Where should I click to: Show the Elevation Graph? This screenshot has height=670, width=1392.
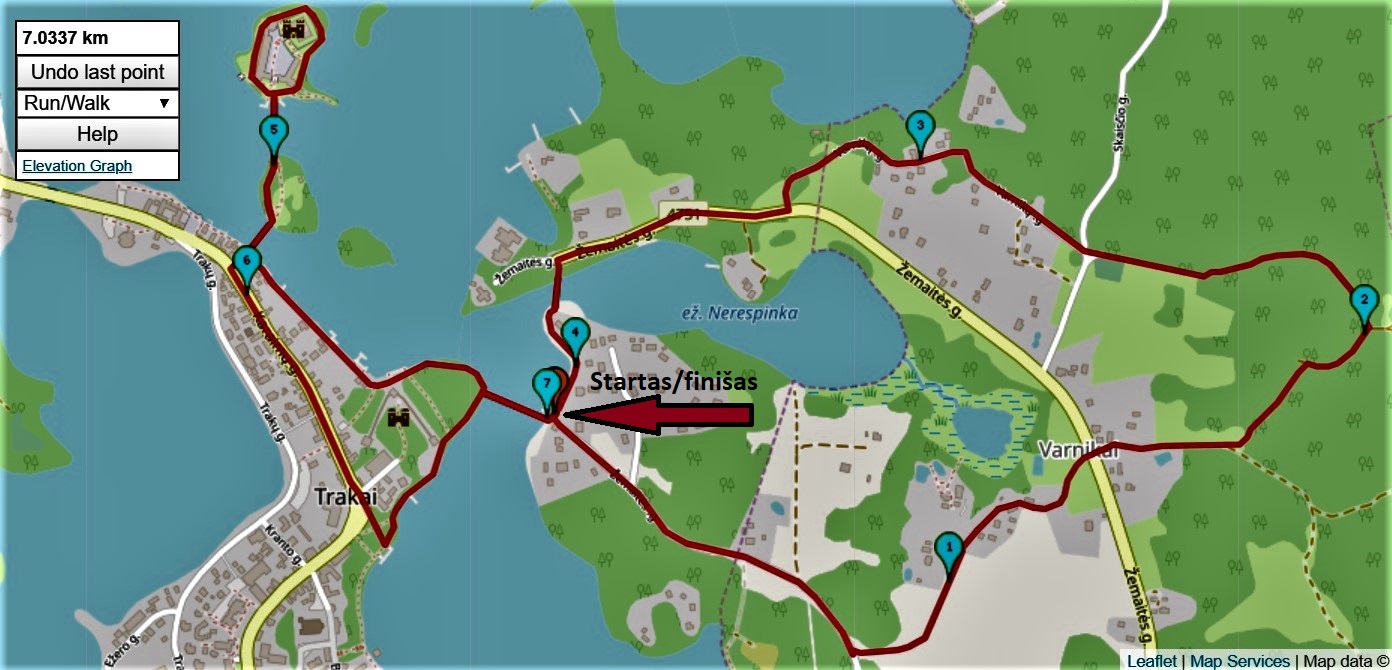(x=77, y=166)
